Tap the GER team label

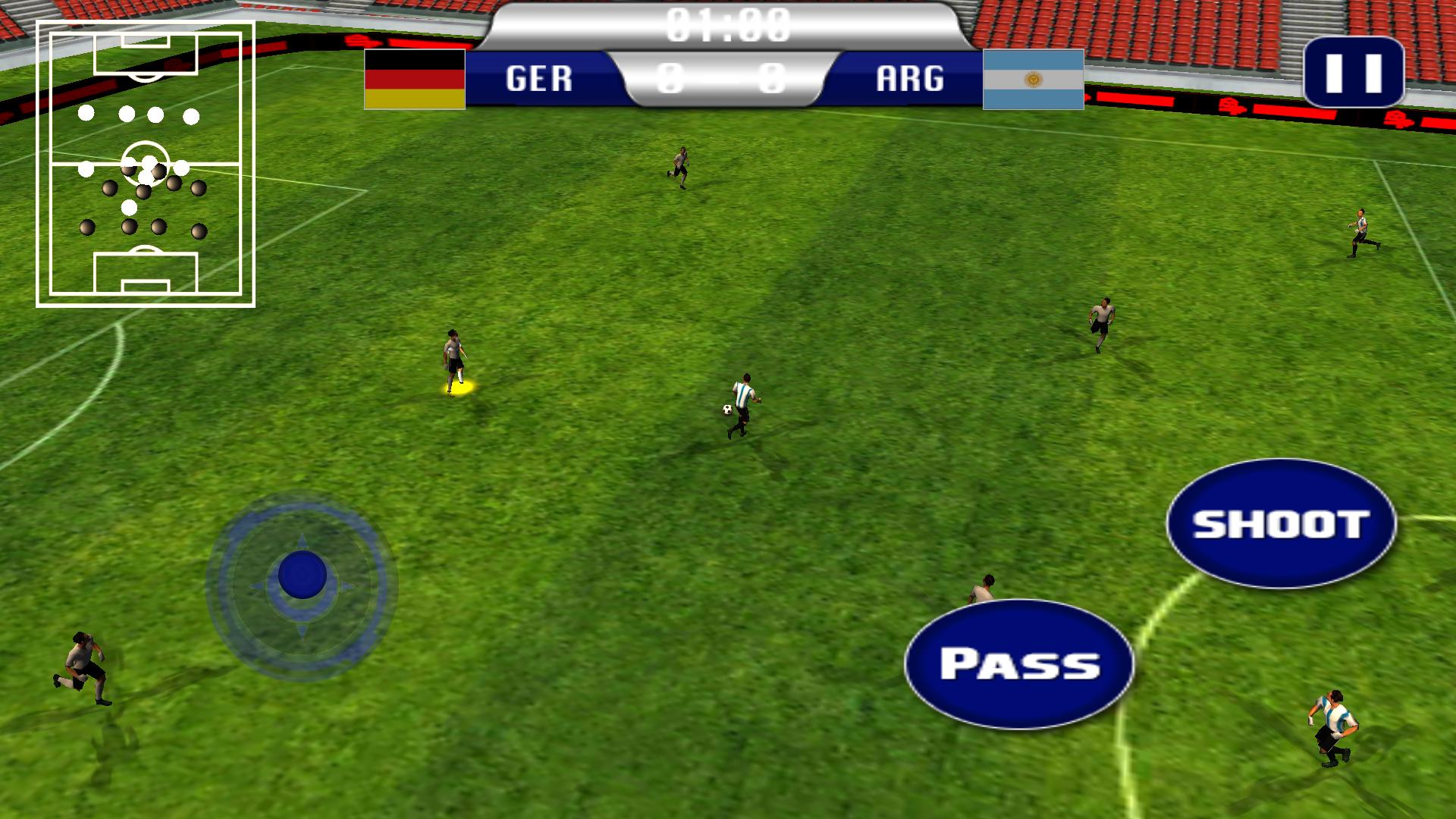(x=540, y=78)
